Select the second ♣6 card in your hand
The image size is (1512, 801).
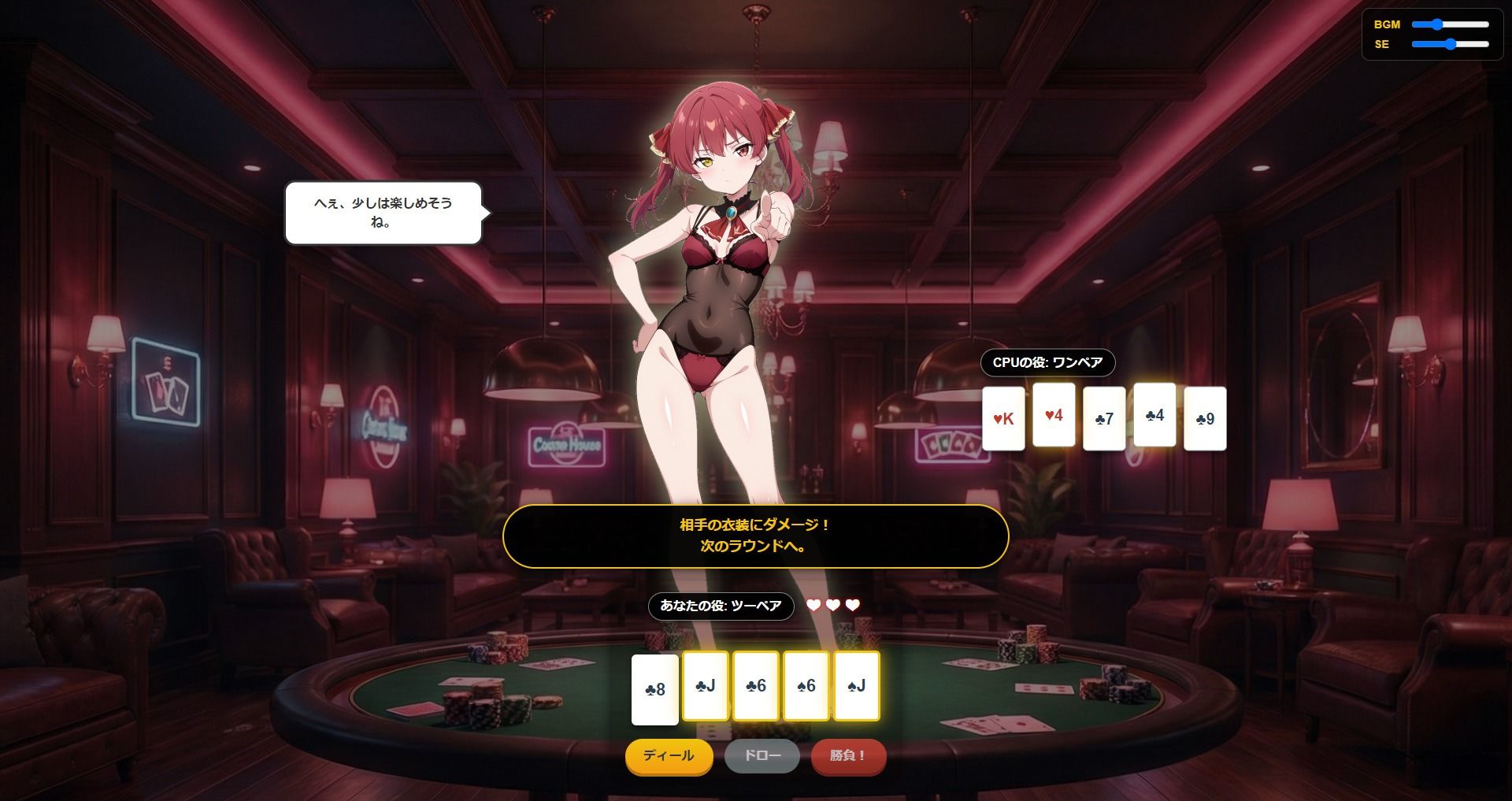click(x=806, y=686)
